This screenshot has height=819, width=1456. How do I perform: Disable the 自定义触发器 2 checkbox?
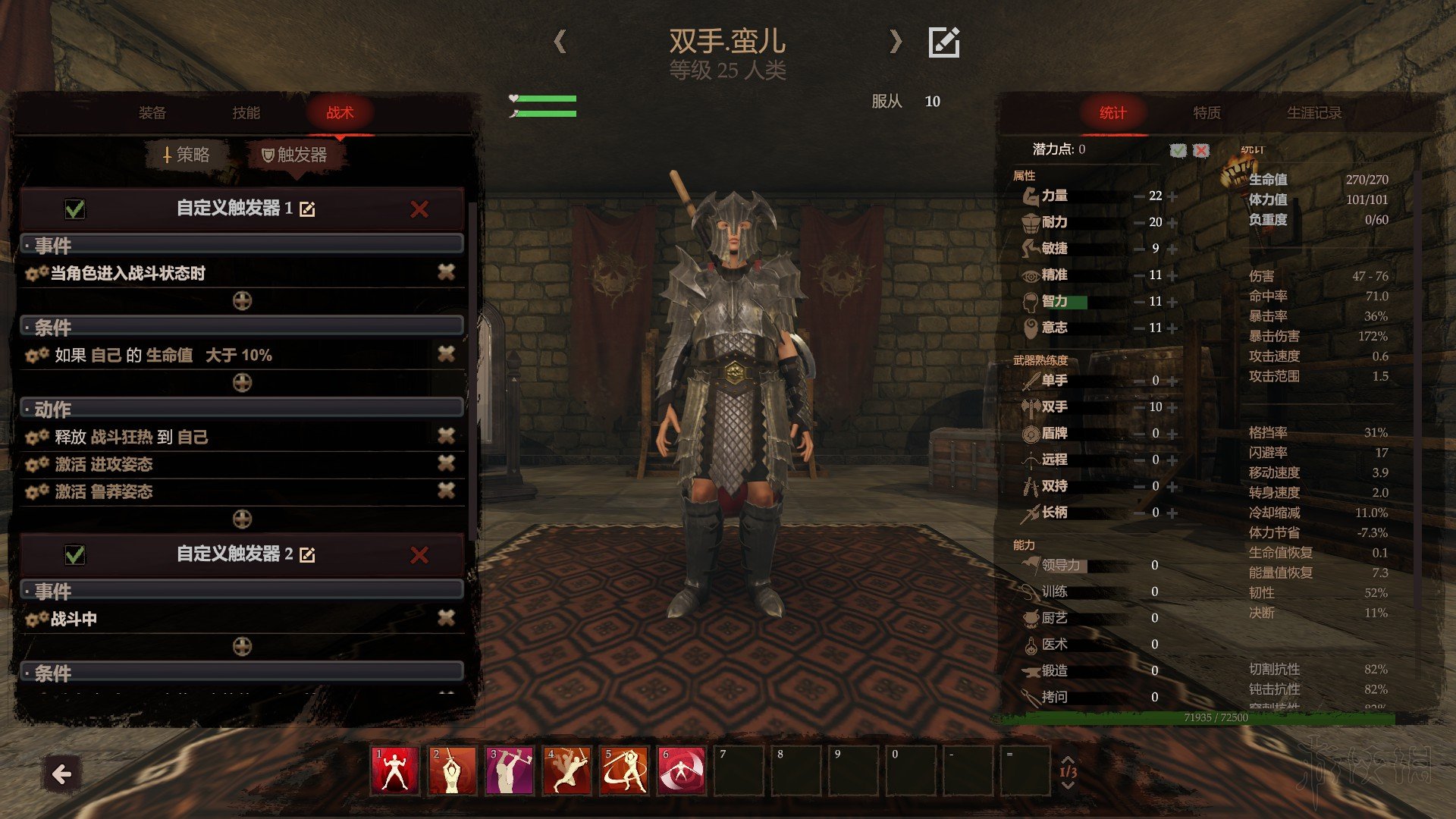pos(75,555)
